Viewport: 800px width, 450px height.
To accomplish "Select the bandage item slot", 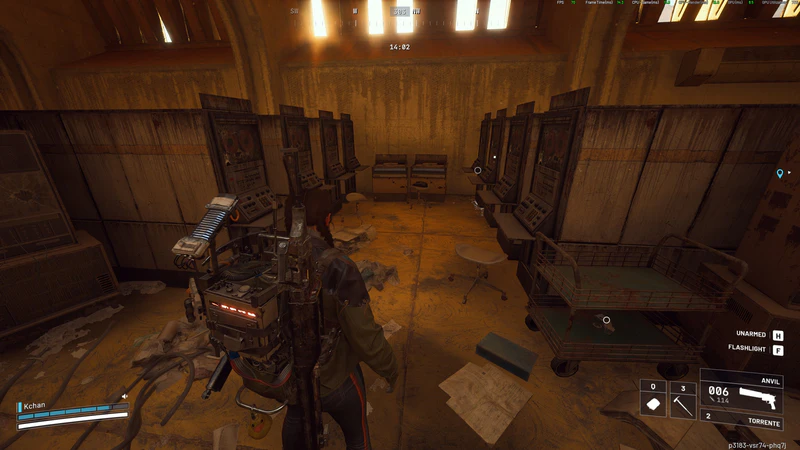I will pos(652,403).
